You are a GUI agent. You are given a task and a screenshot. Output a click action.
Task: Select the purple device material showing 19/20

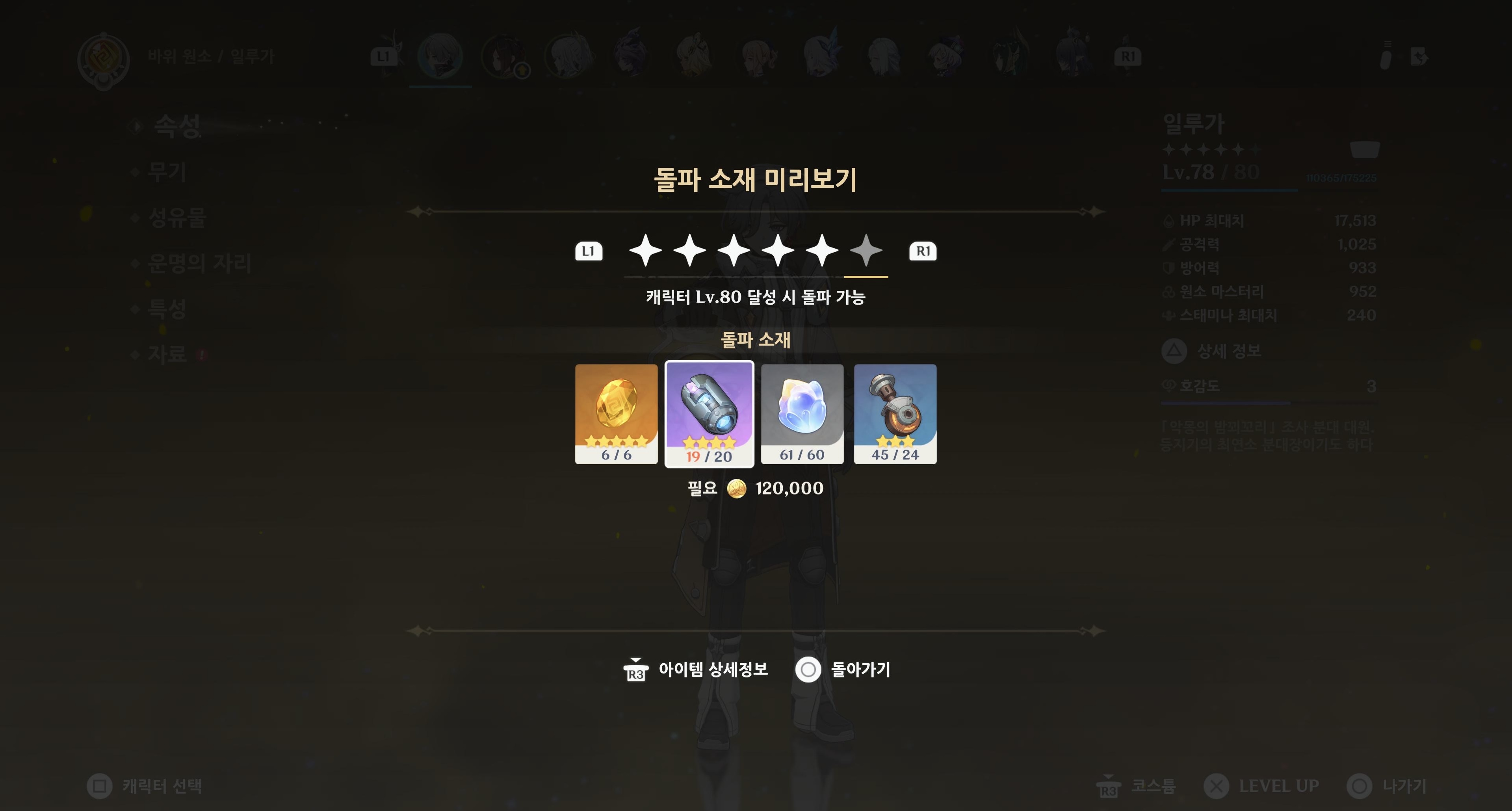(x=710, y=414)
